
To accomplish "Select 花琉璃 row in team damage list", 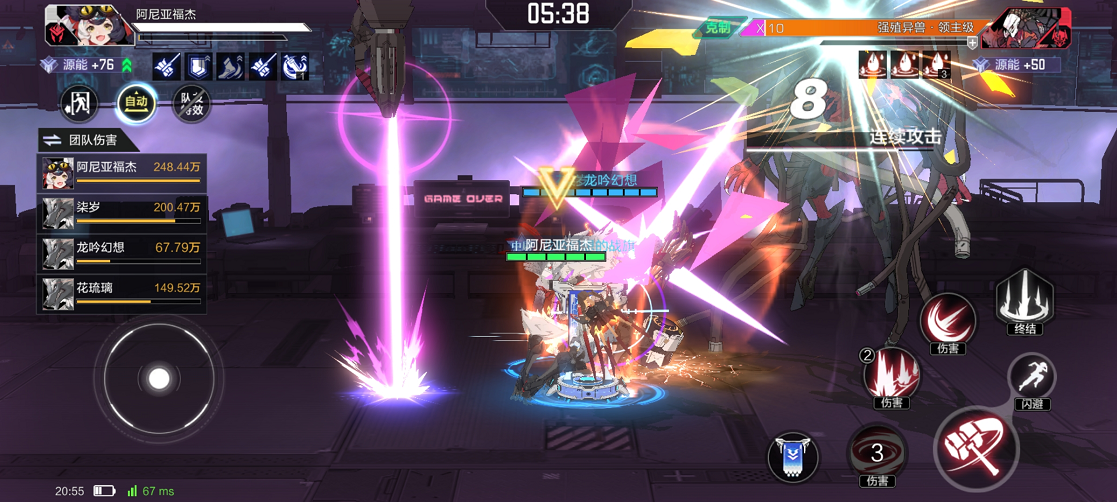I will [121, 292].
